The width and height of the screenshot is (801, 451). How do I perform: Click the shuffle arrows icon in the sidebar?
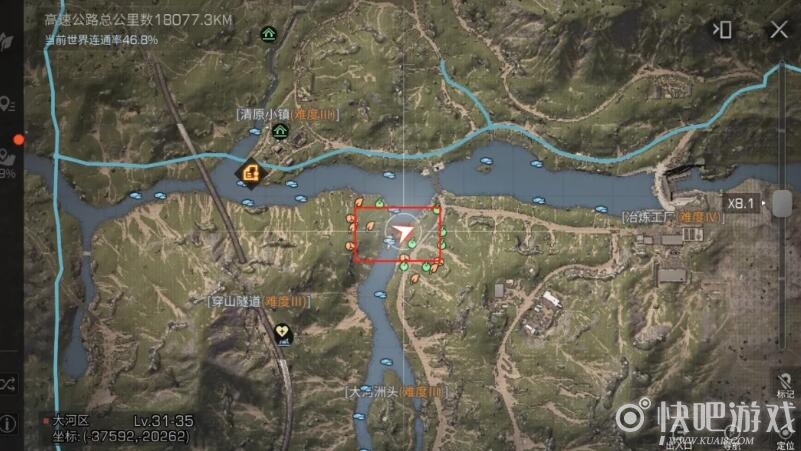point(9,384)
